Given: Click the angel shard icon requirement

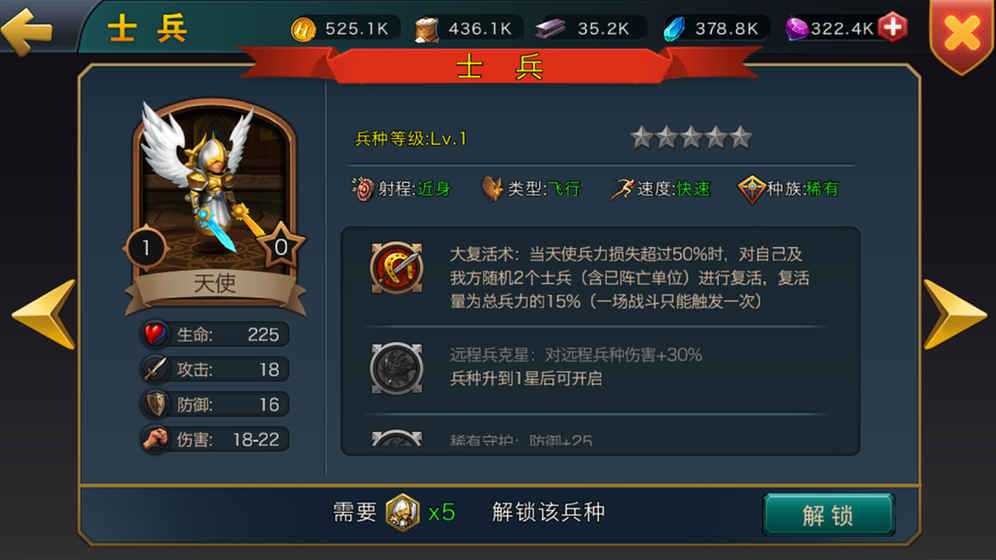Looking at the screenshot, I should (402, 513).
